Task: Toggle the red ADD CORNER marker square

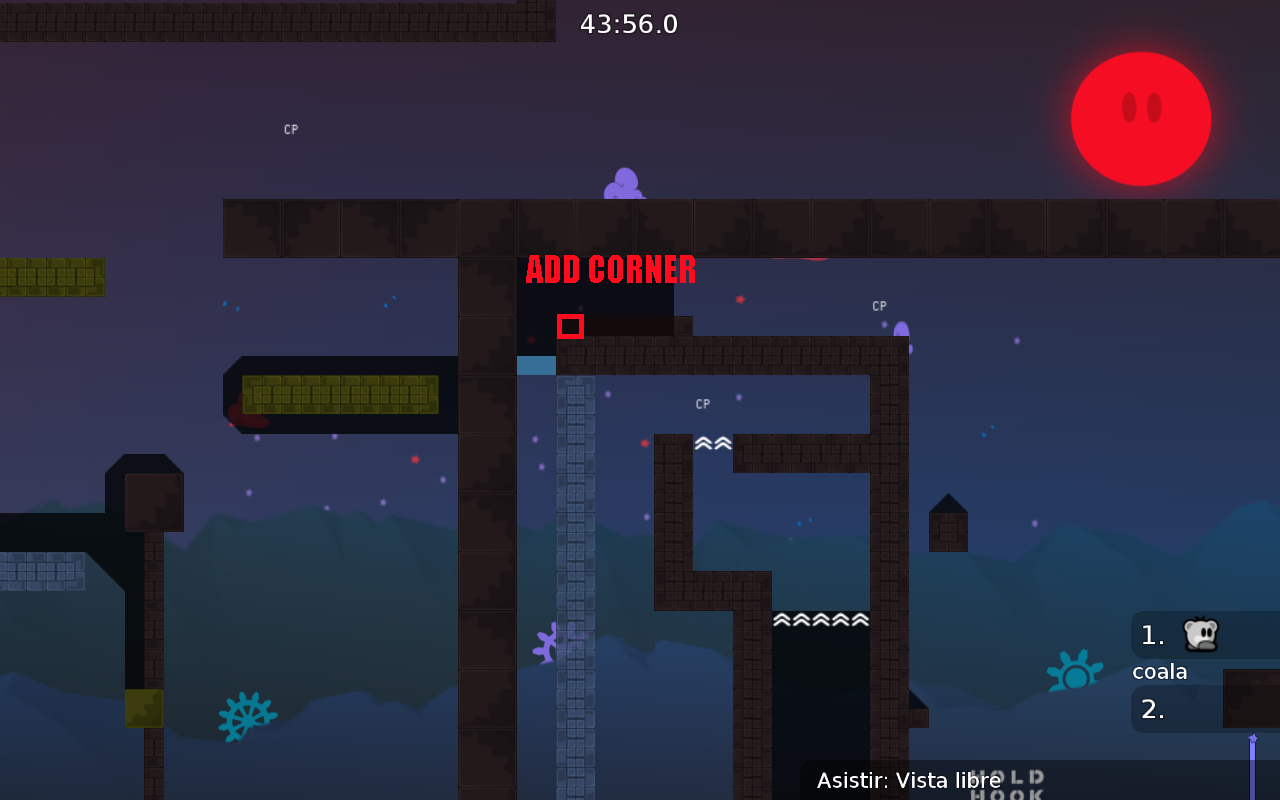Action: 570,326
